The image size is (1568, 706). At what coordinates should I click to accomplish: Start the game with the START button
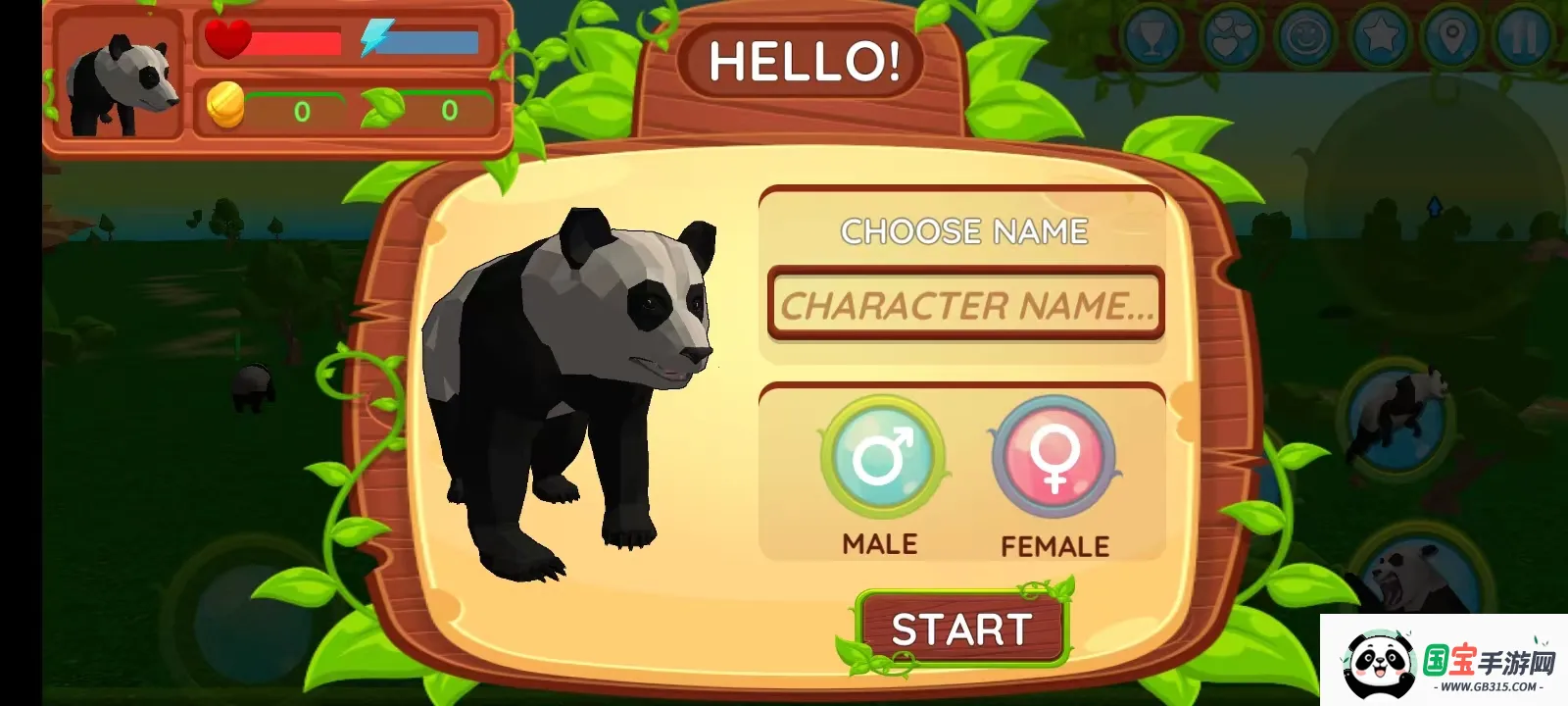tap(961, 630)
